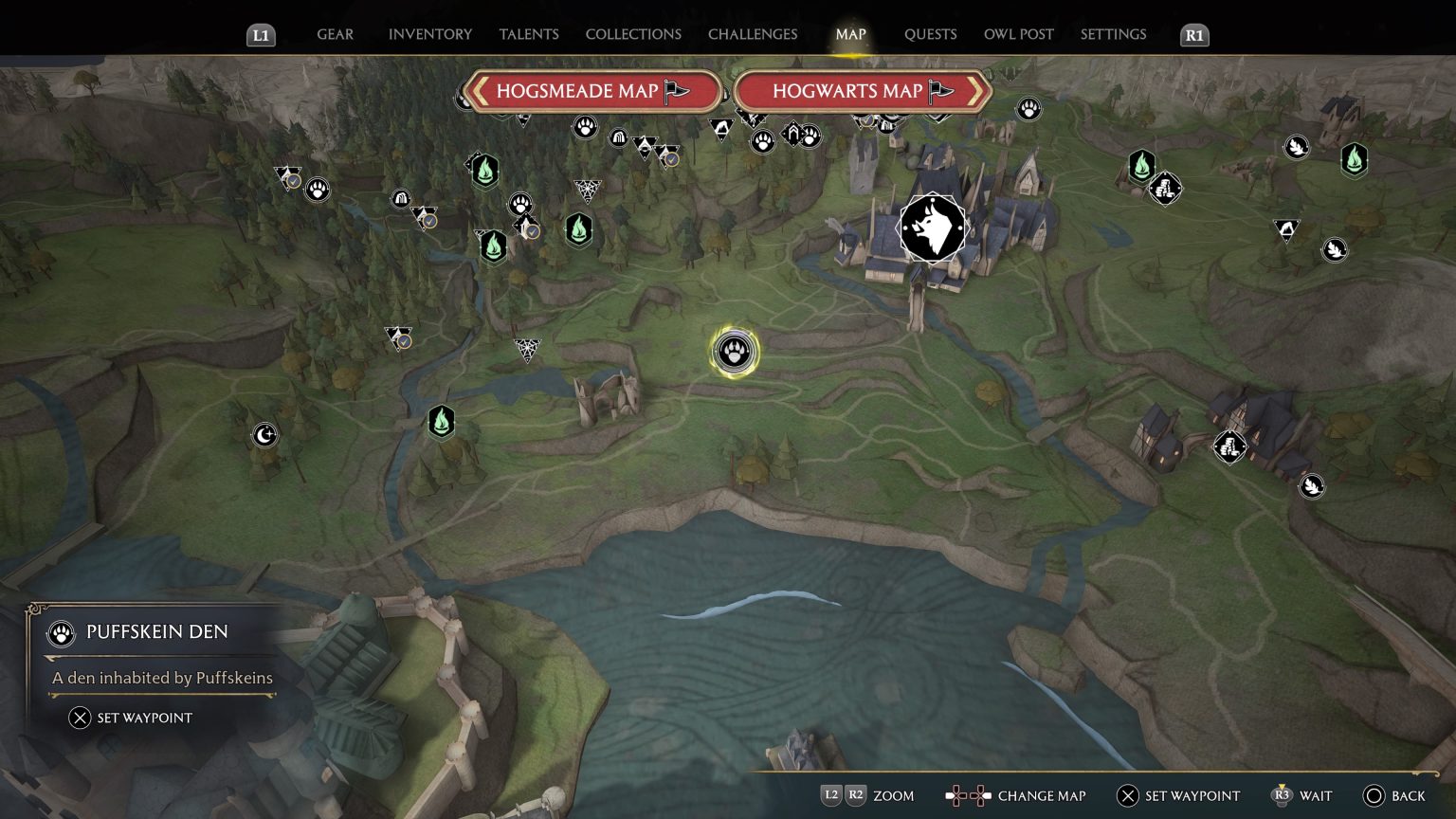Open the green Floo Flame near the ruins
Screen dimensions: 1456x819
[x=441, y=421]
